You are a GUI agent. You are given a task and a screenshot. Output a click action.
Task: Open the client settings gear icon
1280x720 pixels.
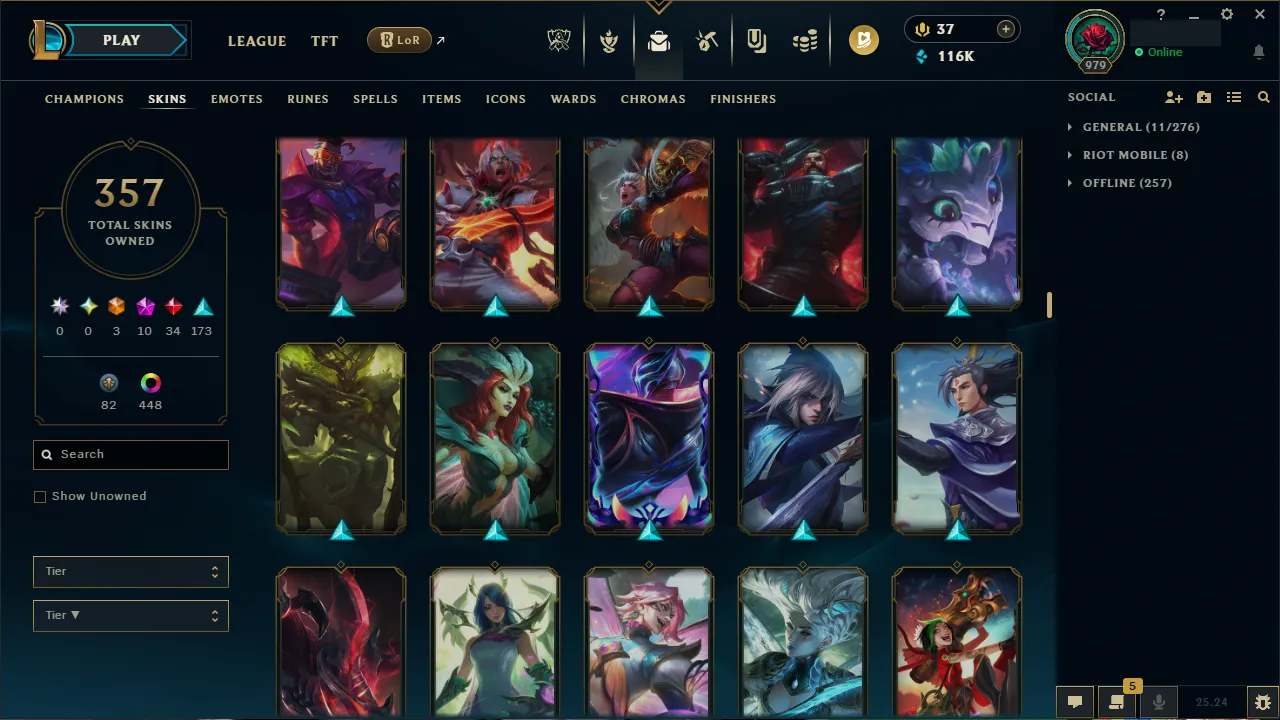1226,14
